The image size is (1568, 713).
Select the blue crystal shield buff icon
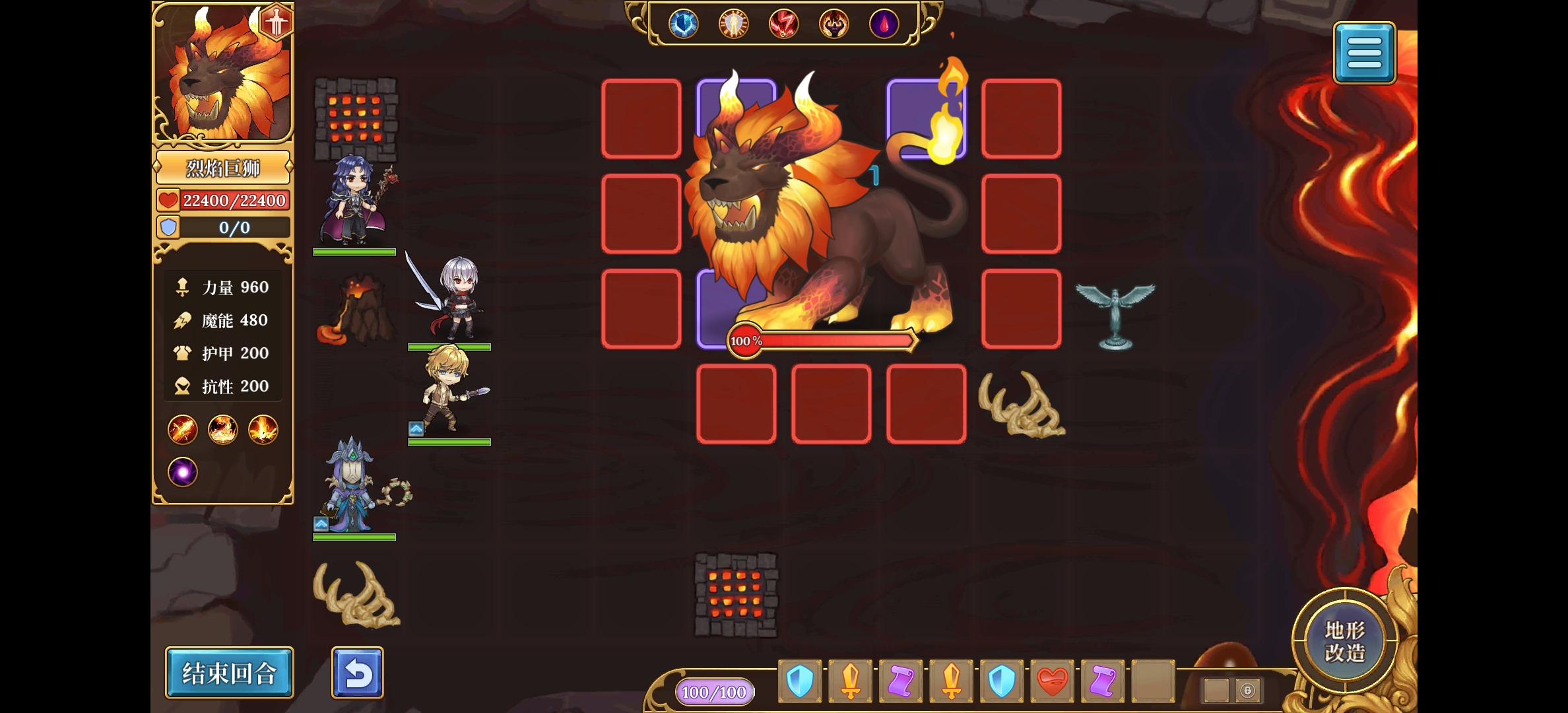tap(683, 24)
